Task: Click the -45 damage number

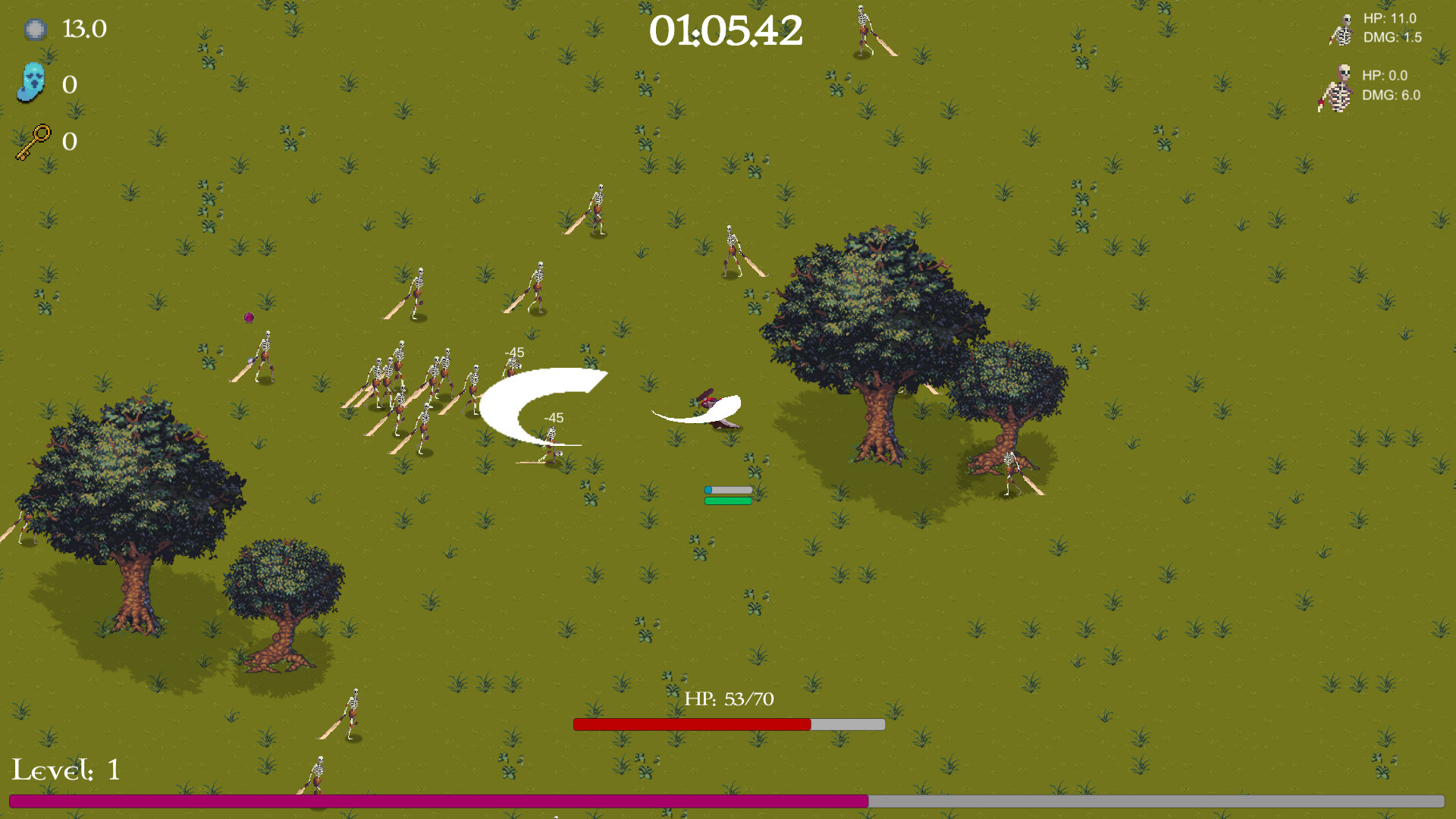Action: click(x=516, y=352)
